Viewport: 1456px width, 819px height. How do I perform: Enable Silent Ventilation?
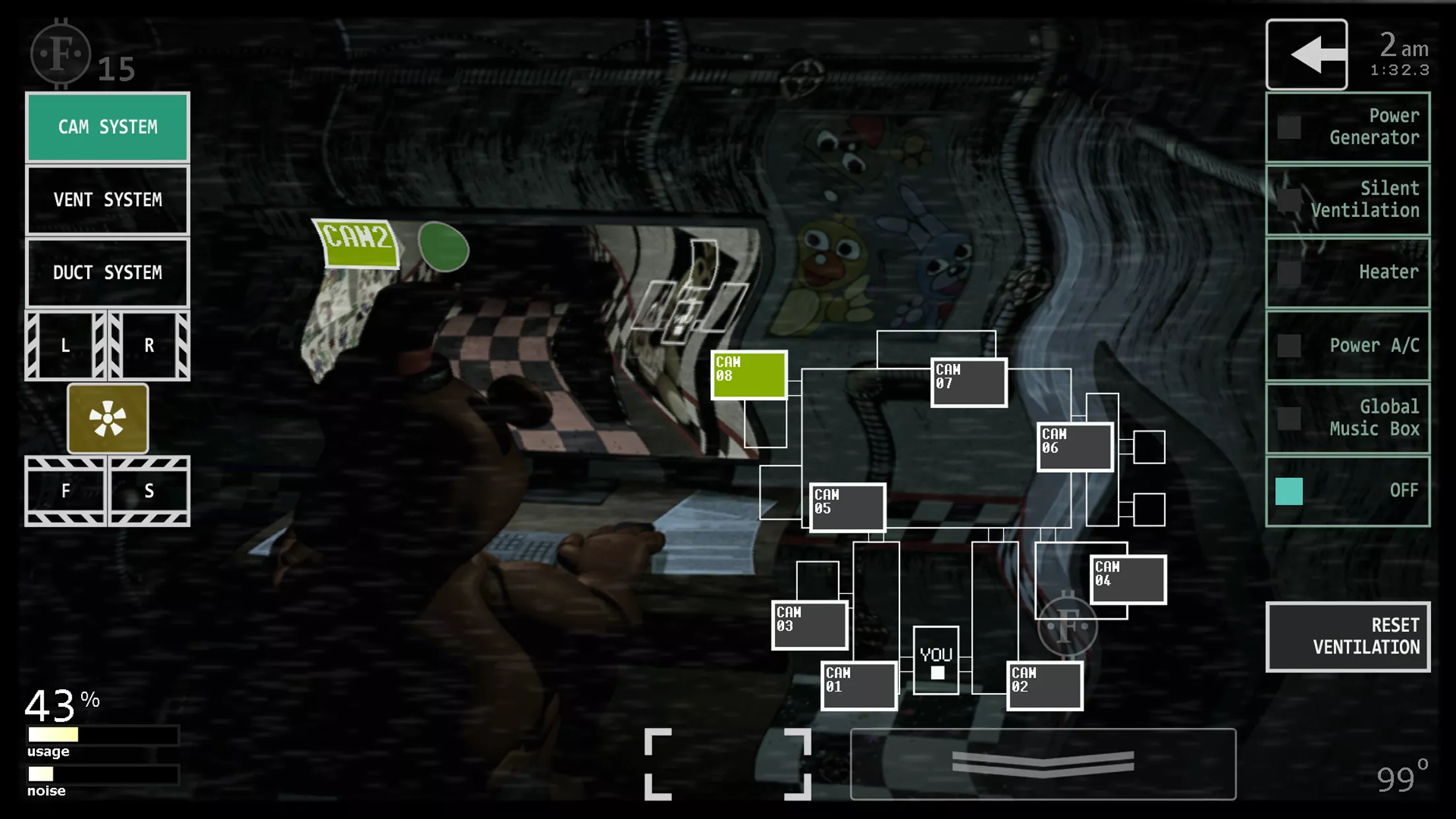coord(1348,199)
